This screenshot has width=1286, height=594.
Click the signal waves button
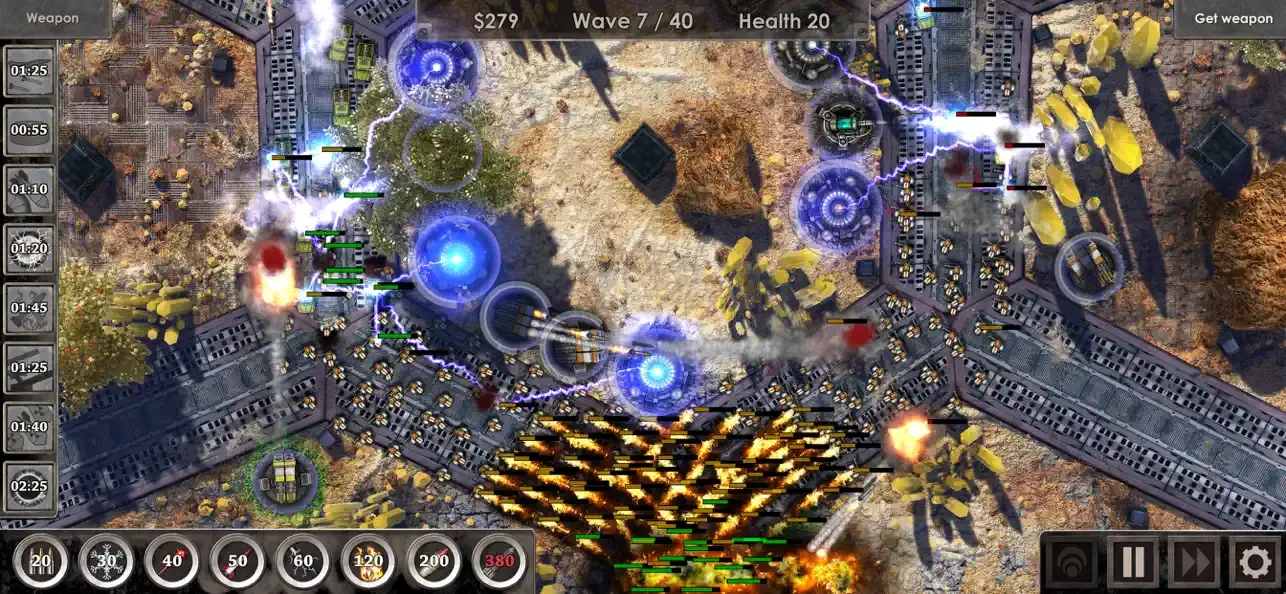point(1071,562)
